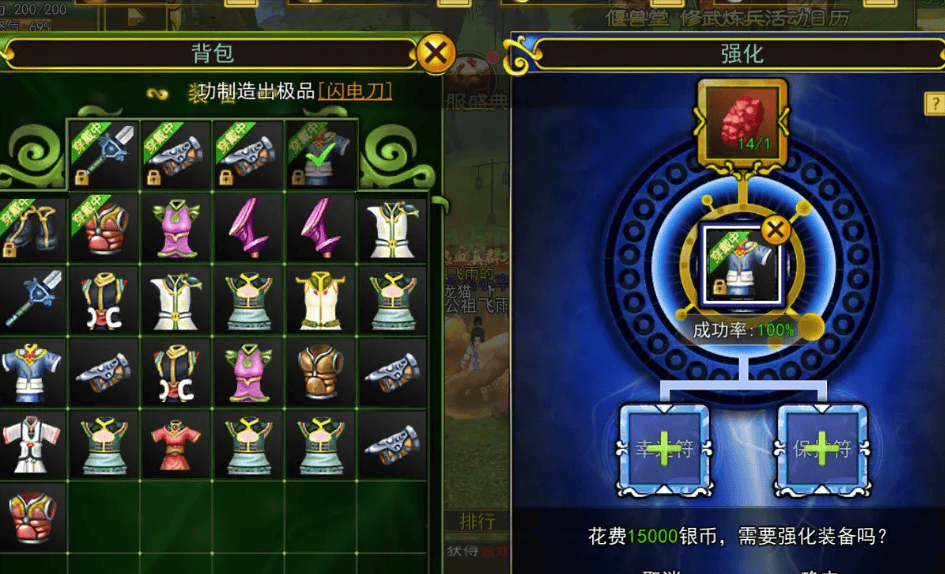The width and height of the screenshot is (945, 574).
Task: Open the question mark help button
Action: [934, 103]
